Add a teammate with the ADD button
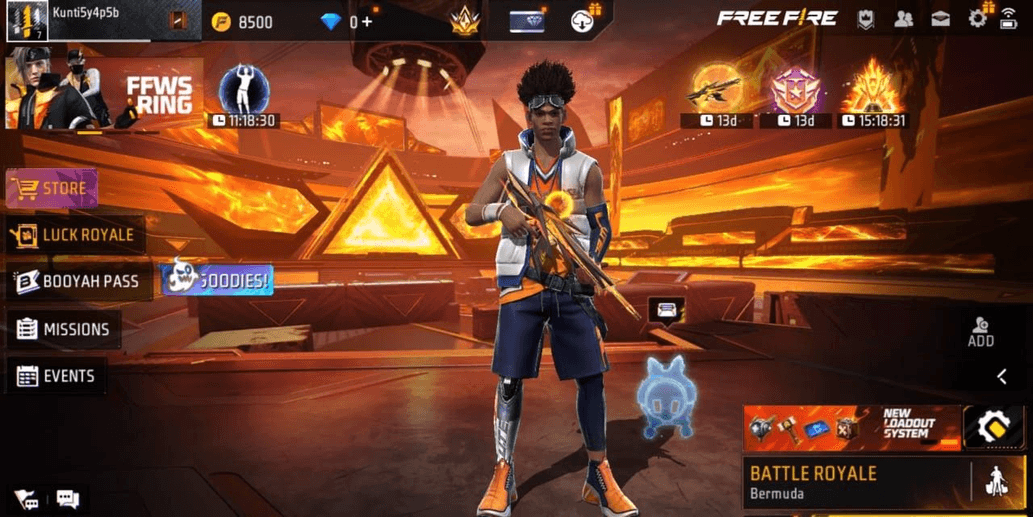1033x517 pixels. [981, 332]
